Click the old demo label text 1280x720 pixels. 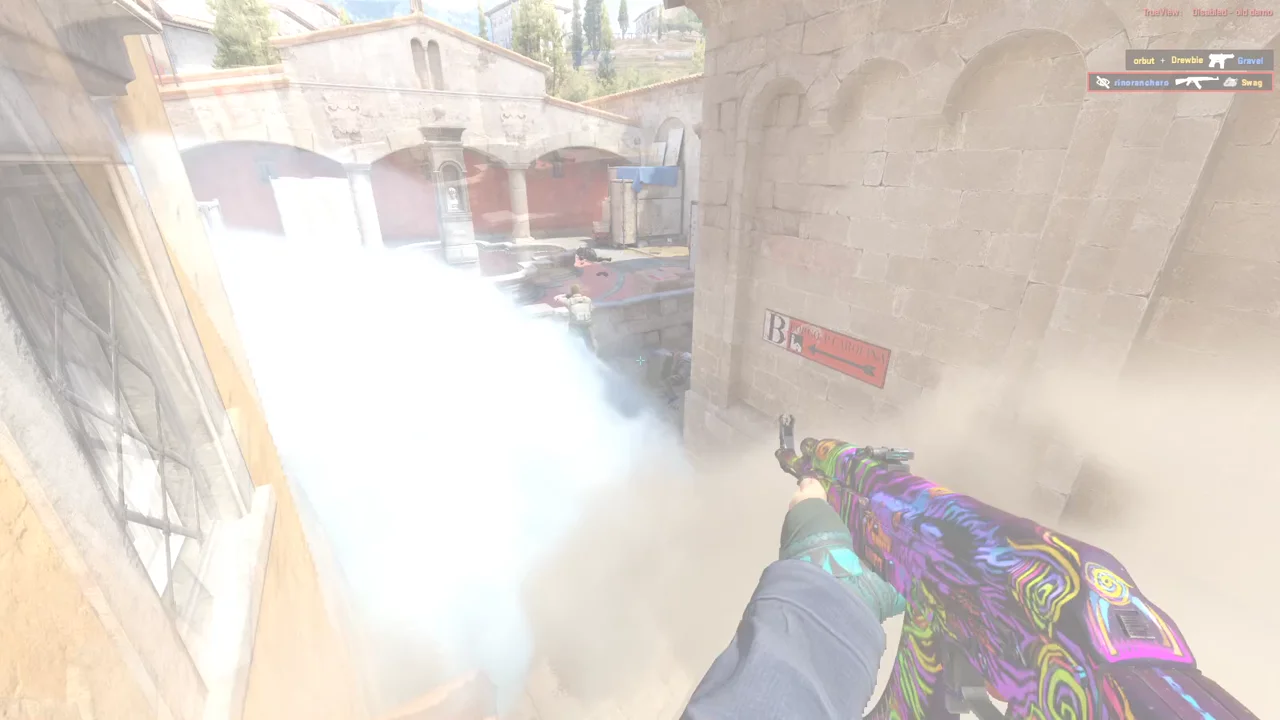[1253, 12]
